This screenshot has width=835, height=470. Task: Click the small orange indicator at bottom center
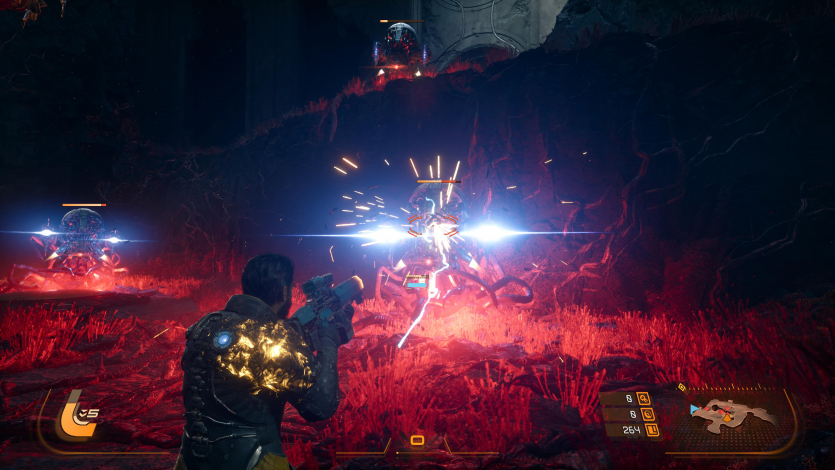417,440
